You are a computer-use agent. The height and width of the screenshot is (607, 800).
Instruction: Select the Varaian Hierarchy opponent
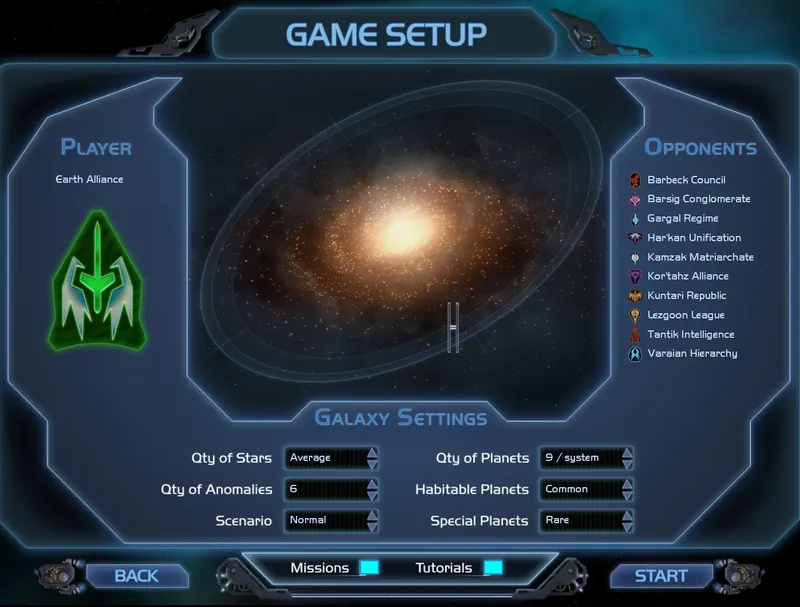692,353
